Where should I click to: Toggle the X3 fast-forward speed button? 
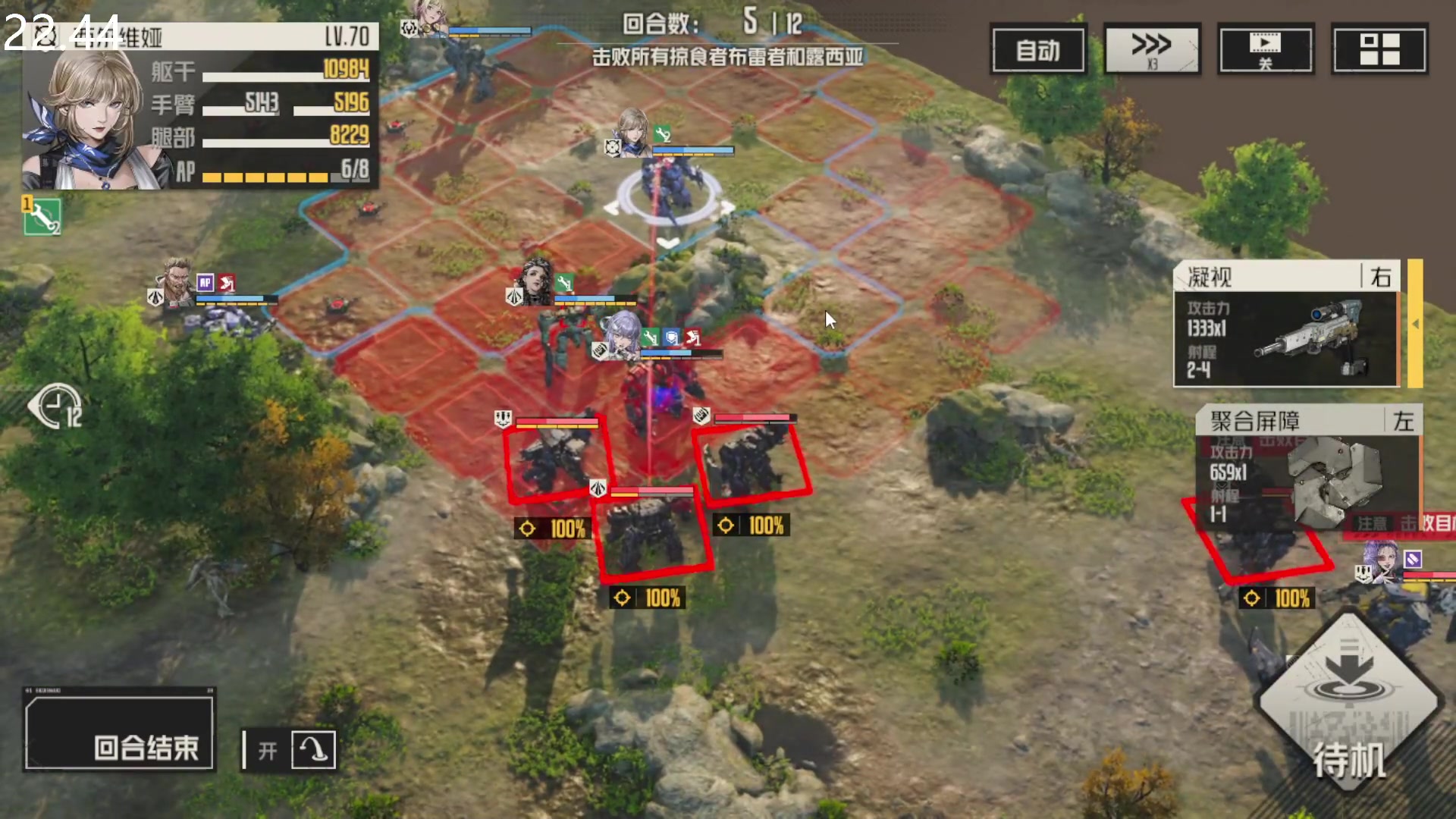[x=1151, y=50]
